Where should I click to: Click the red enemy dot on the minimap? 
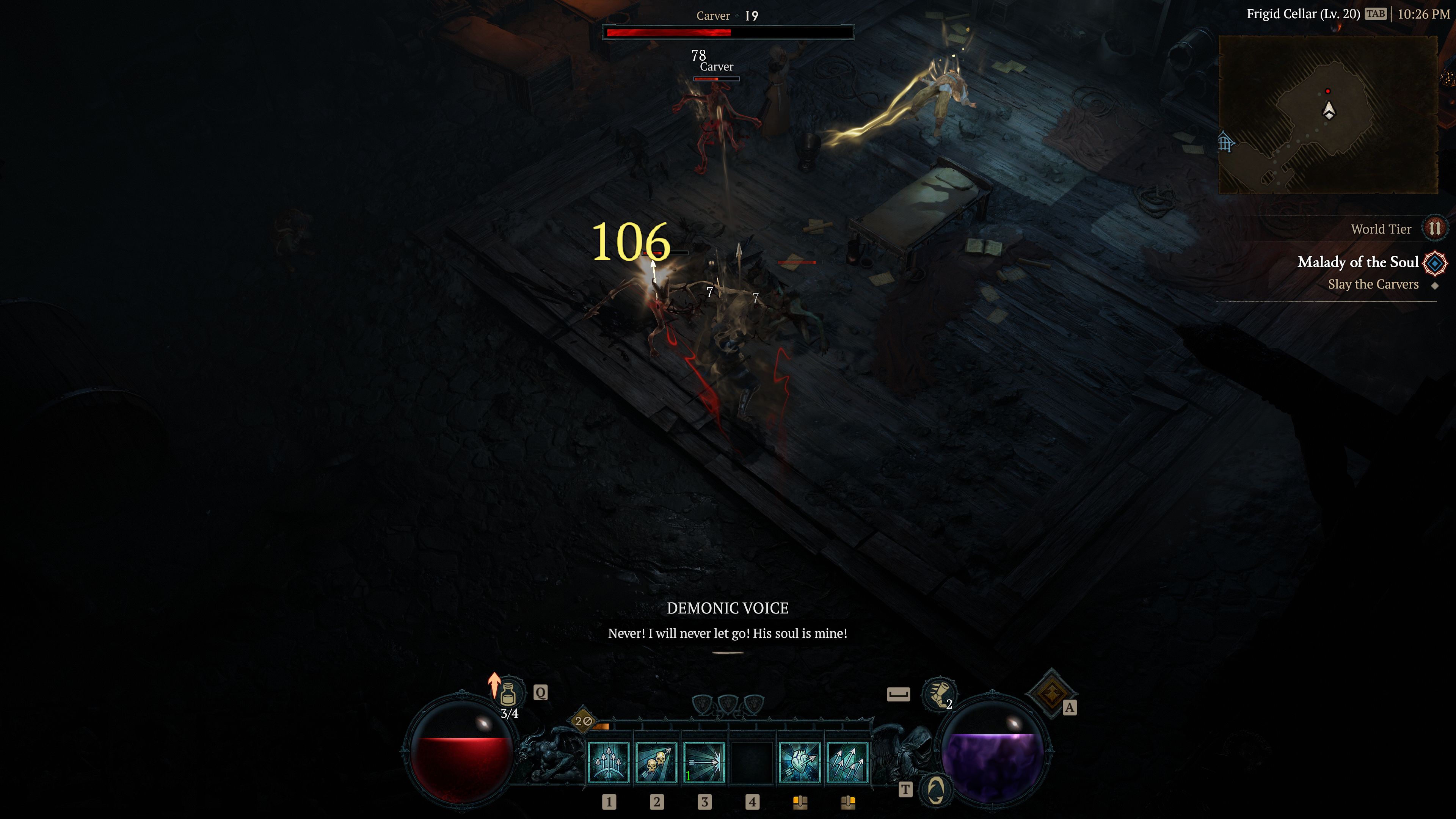point(1327,91)
